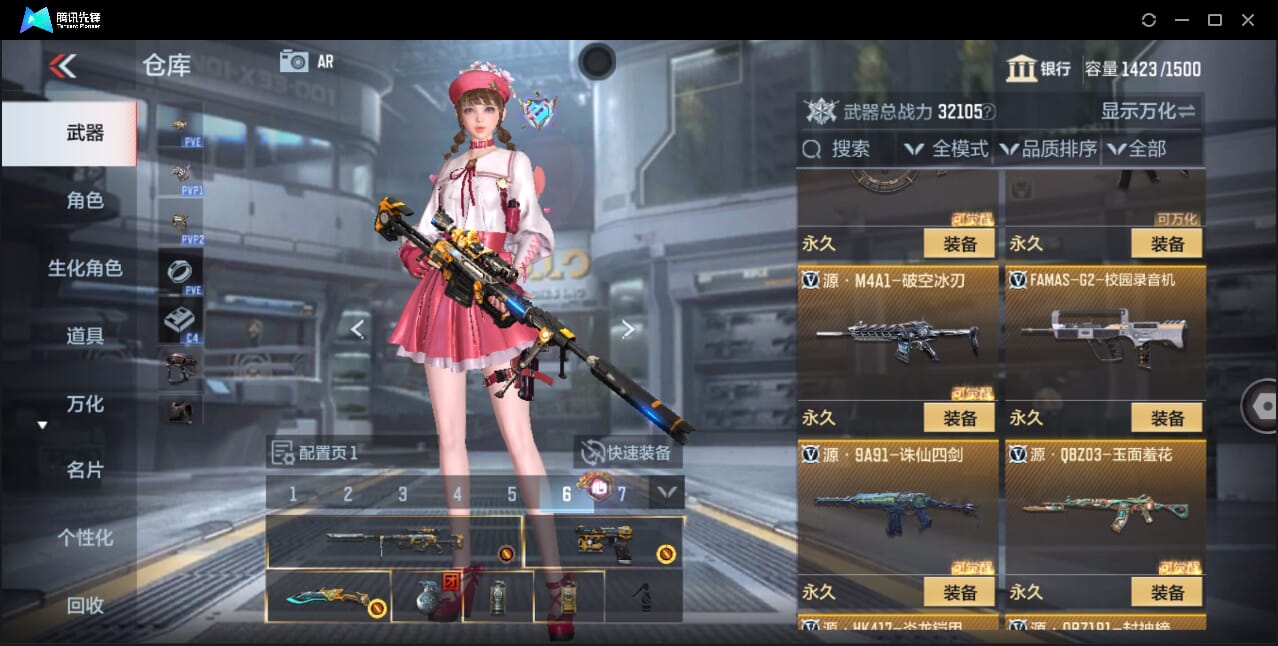Switch to the 角色 category tab
Viewport: 1278px width, 646px height.
pyautogui.click(x=85, y=200)
